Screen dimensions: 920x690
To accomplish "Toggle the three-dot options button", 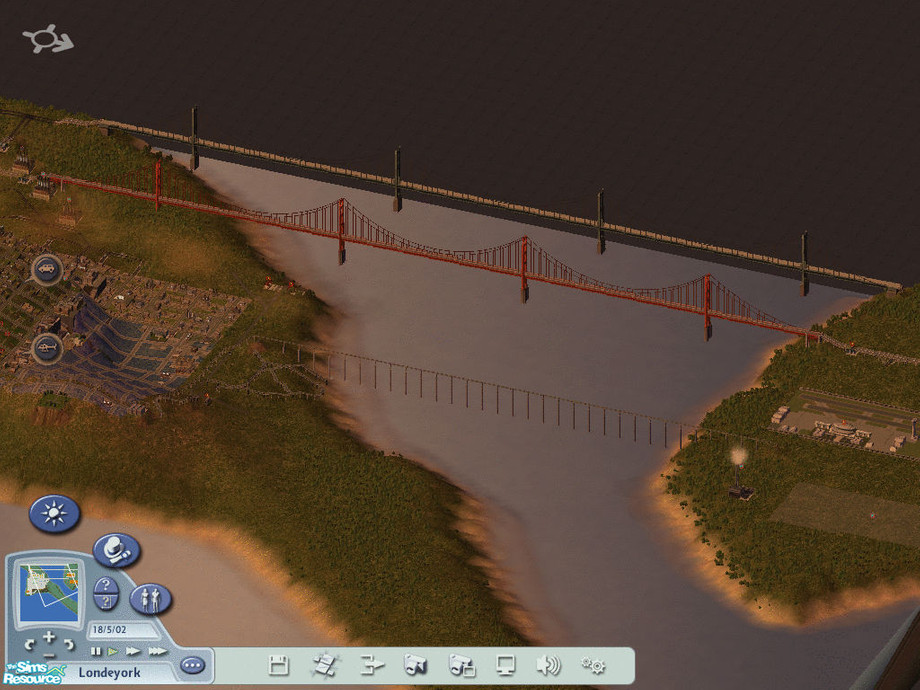I will tap(192, 665).
